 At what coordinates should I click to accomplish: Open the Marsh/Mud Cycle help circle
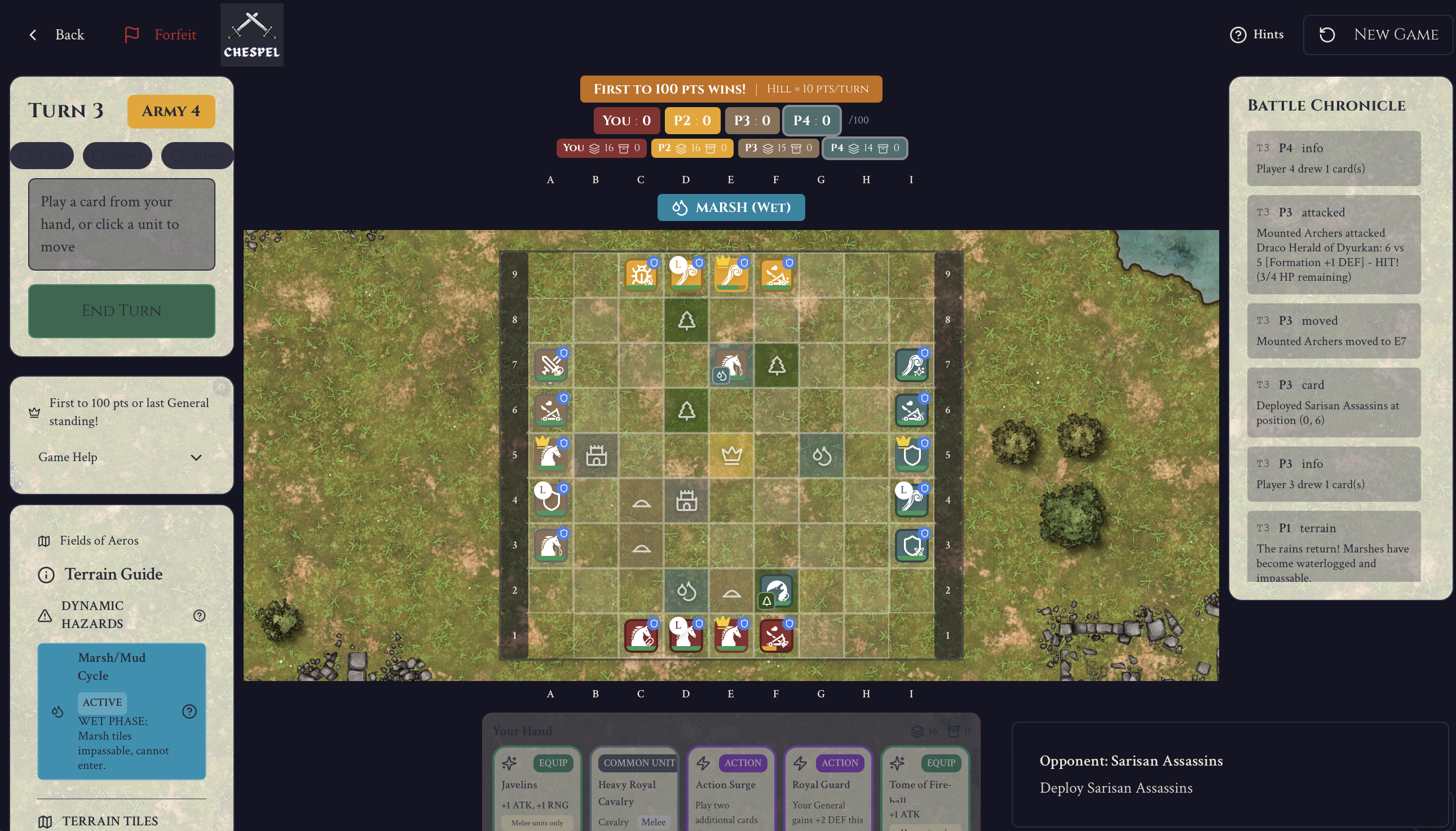pyautogui.click(x=189, y=710)
